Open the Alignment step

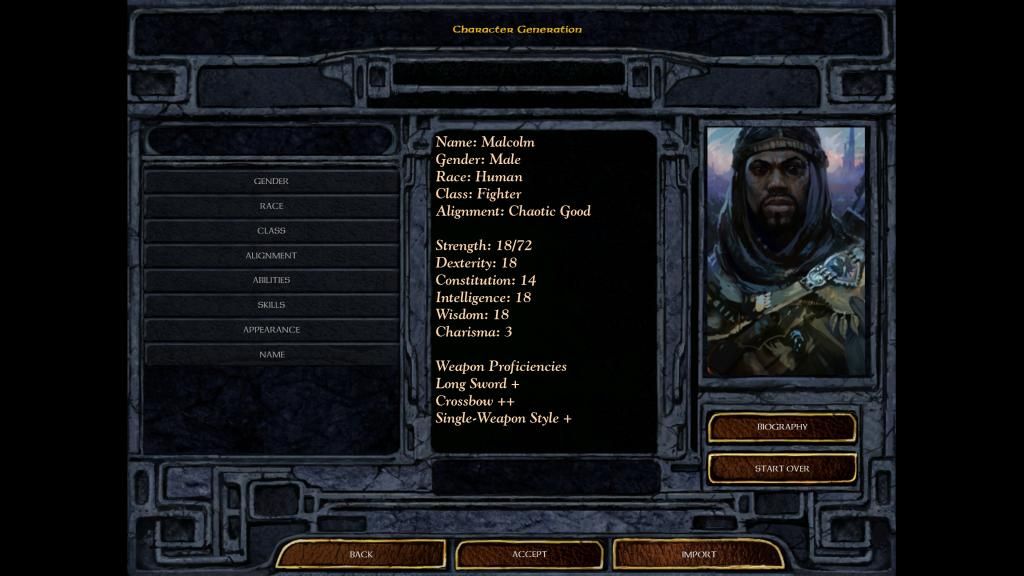click(271, 256)
